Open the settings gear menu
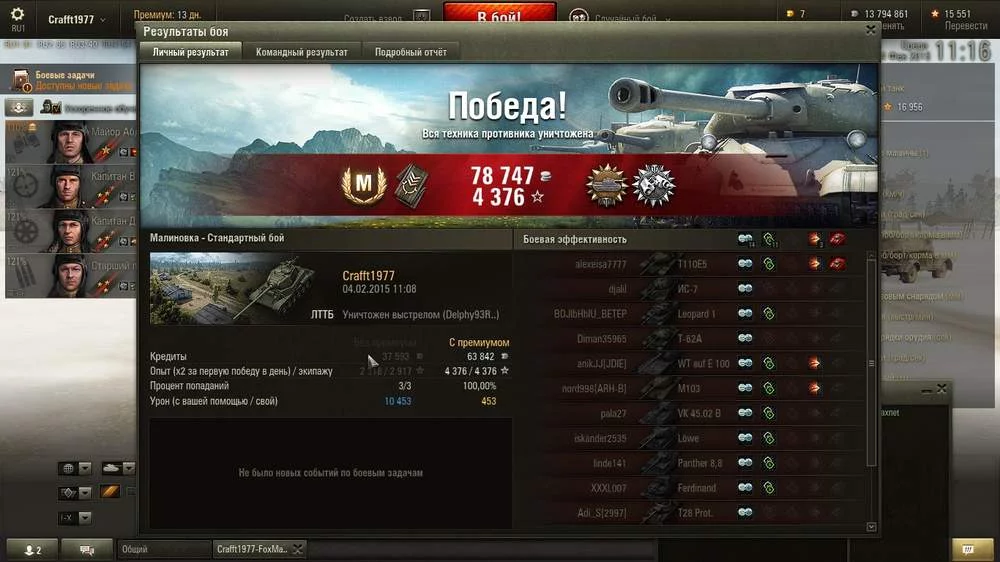Viewport: 1000px width, 562px height. point(17,15)
